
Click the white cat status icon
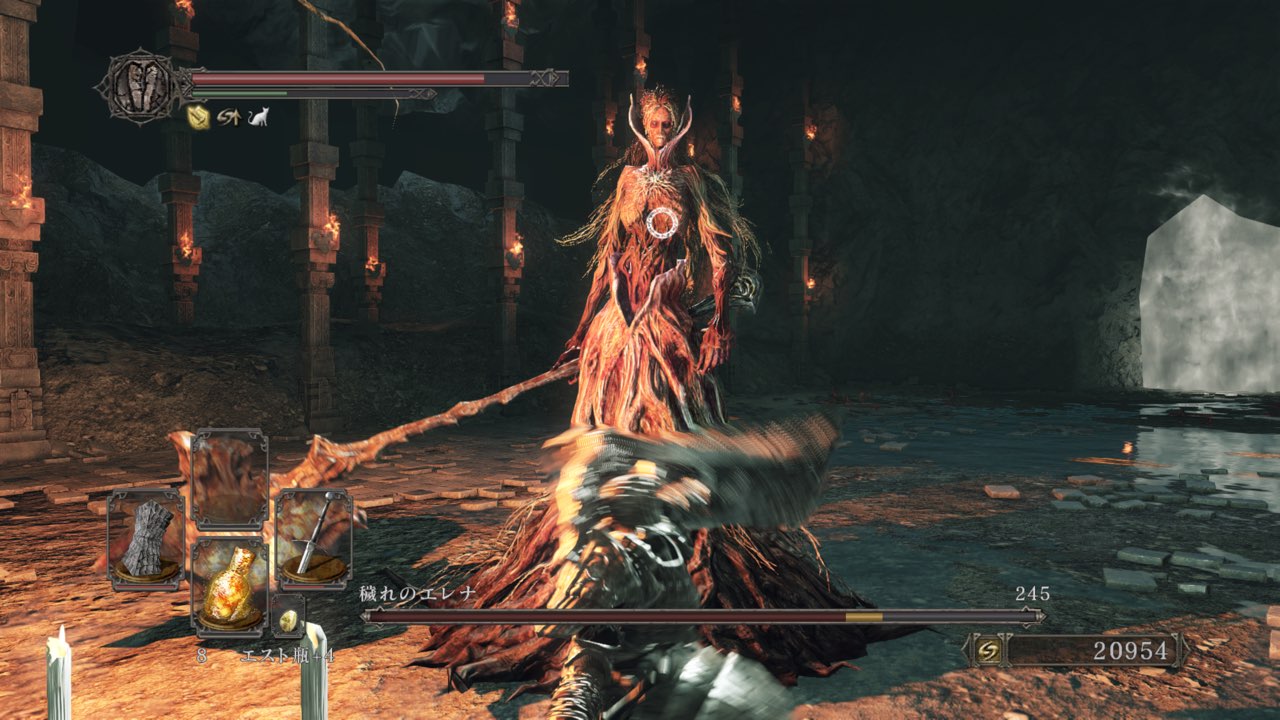[258, 118]
